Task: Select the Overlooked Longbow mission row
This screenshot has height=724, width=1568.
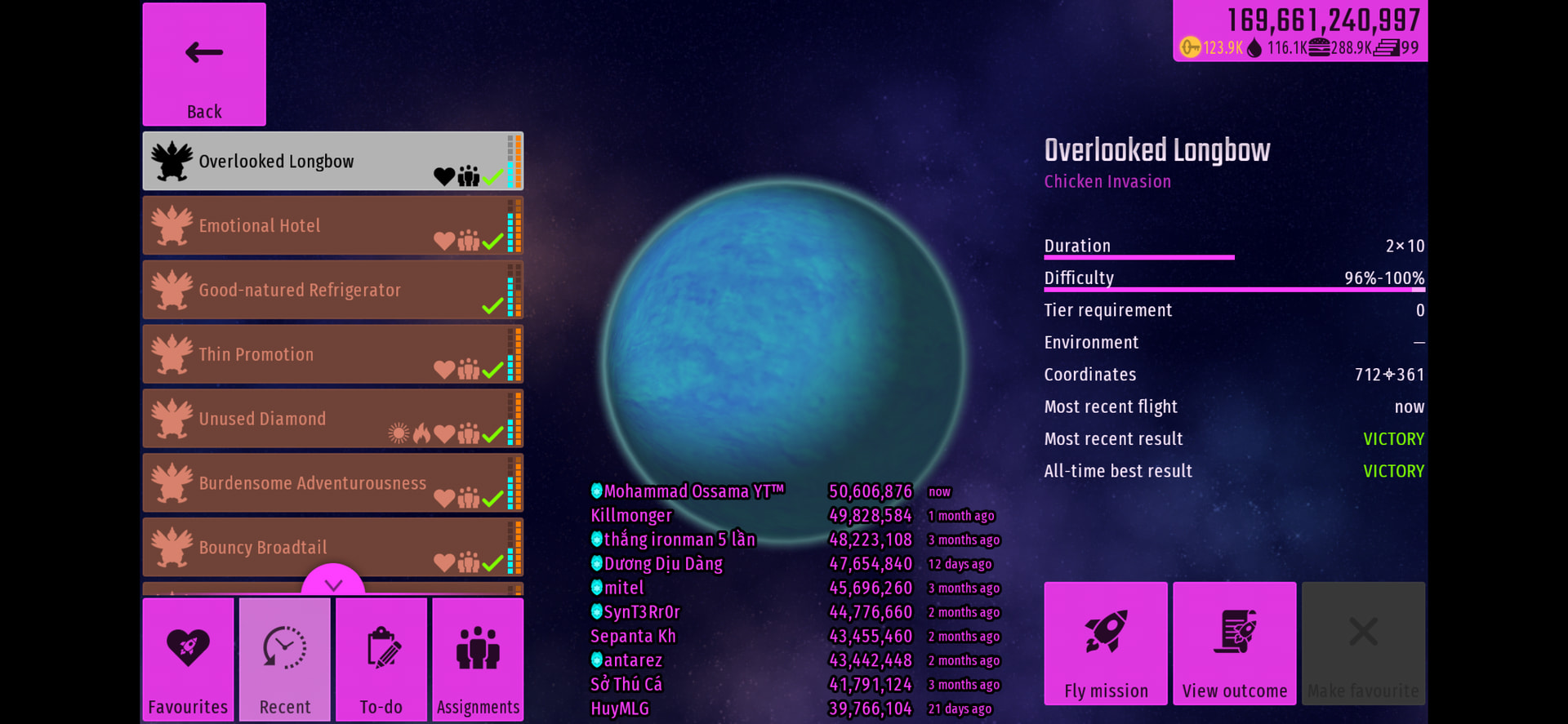Action: point(332,162)
